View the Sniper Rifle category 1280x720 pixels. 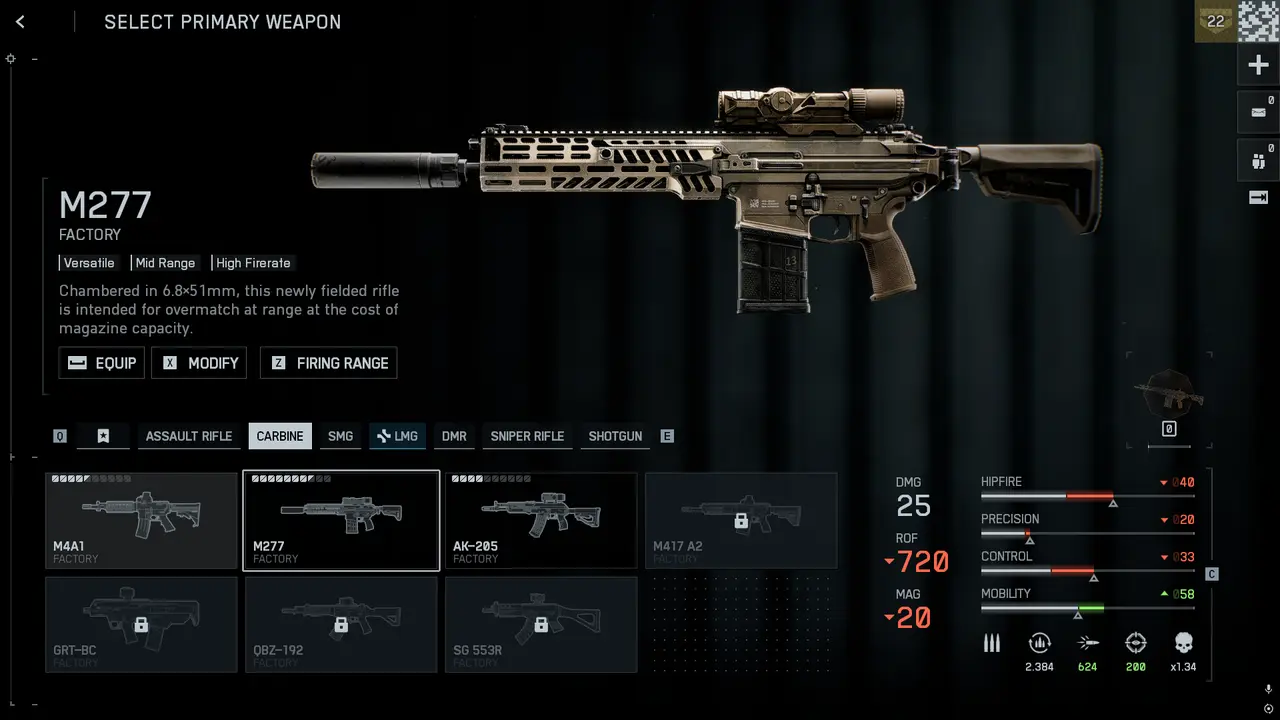[x=527, y=436]
